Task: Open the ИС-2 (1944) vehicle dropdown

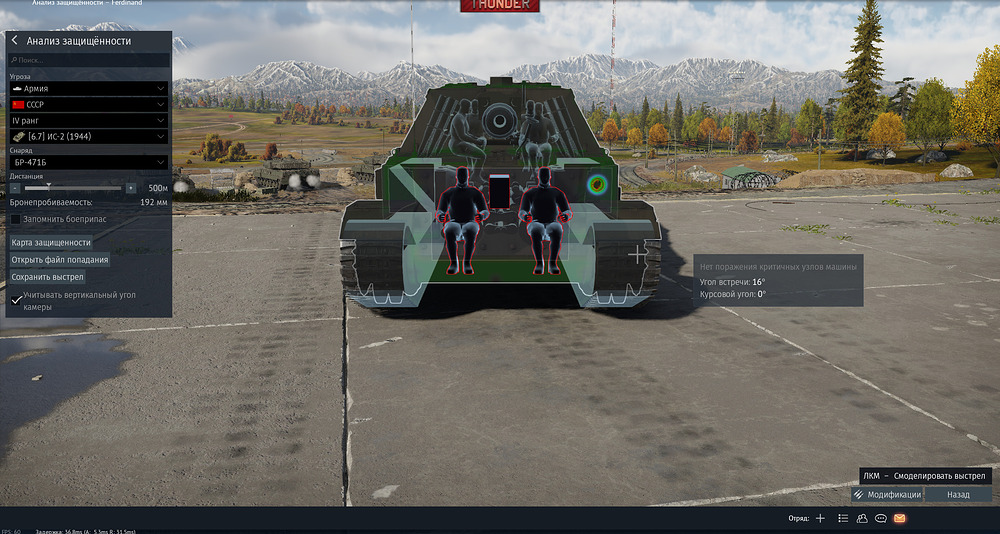Action: point(88,136)
